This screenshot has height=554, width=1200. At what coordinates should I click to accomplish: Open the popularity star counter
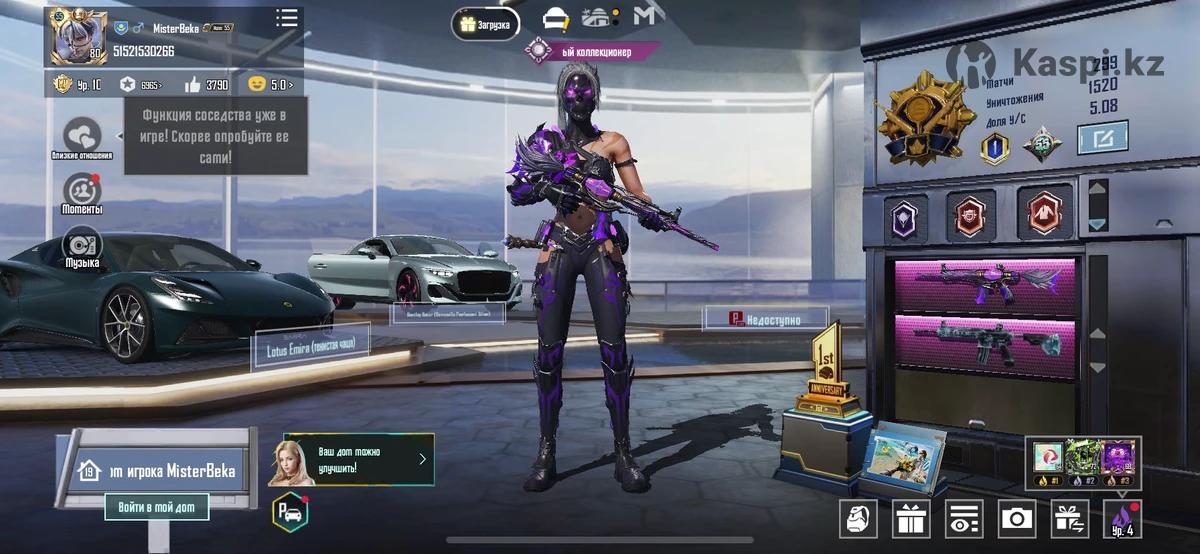141,85
